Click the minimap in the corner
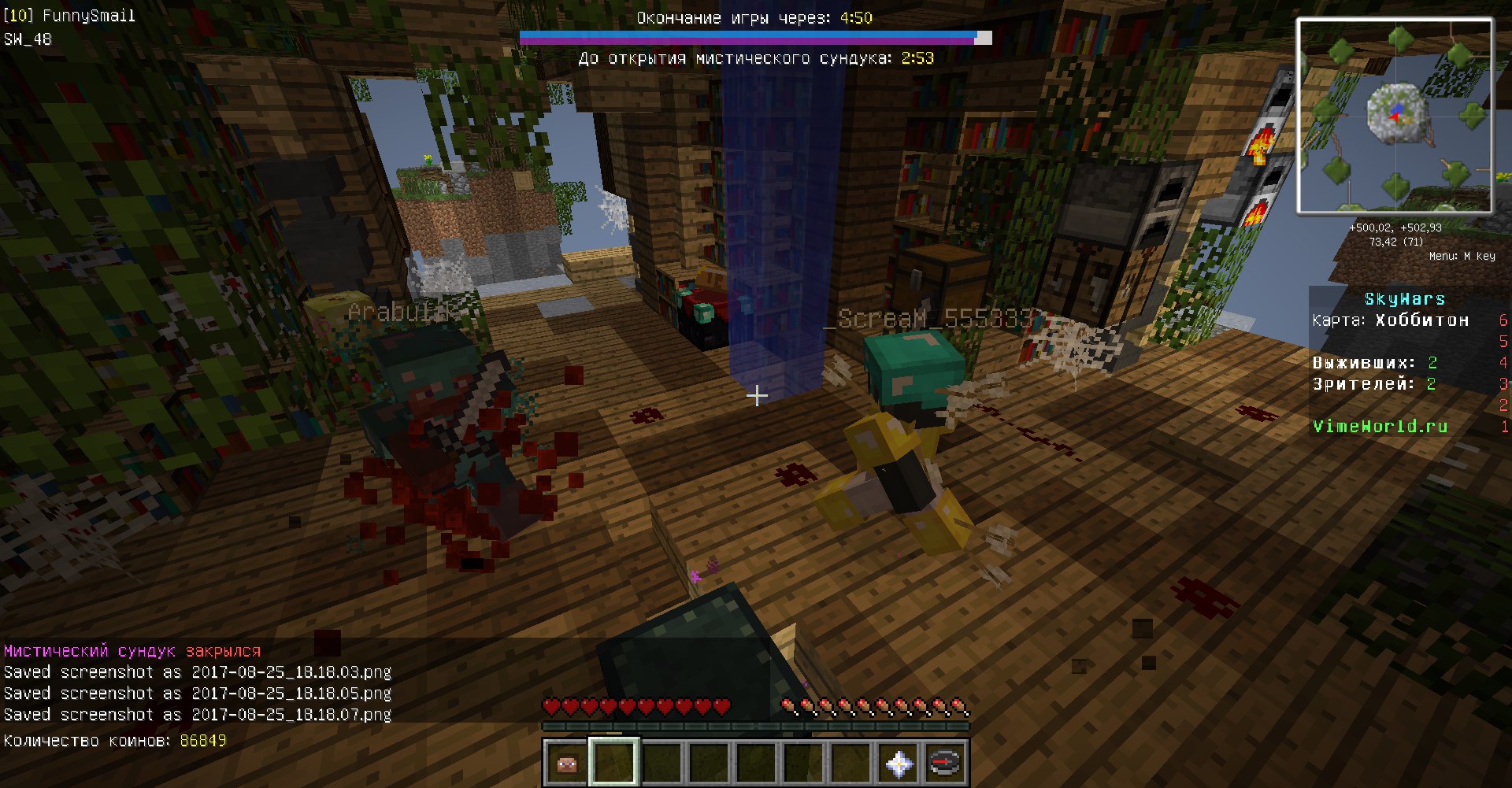The width and height of the screenshot is (1512, 788). (x=1395, y=116)
